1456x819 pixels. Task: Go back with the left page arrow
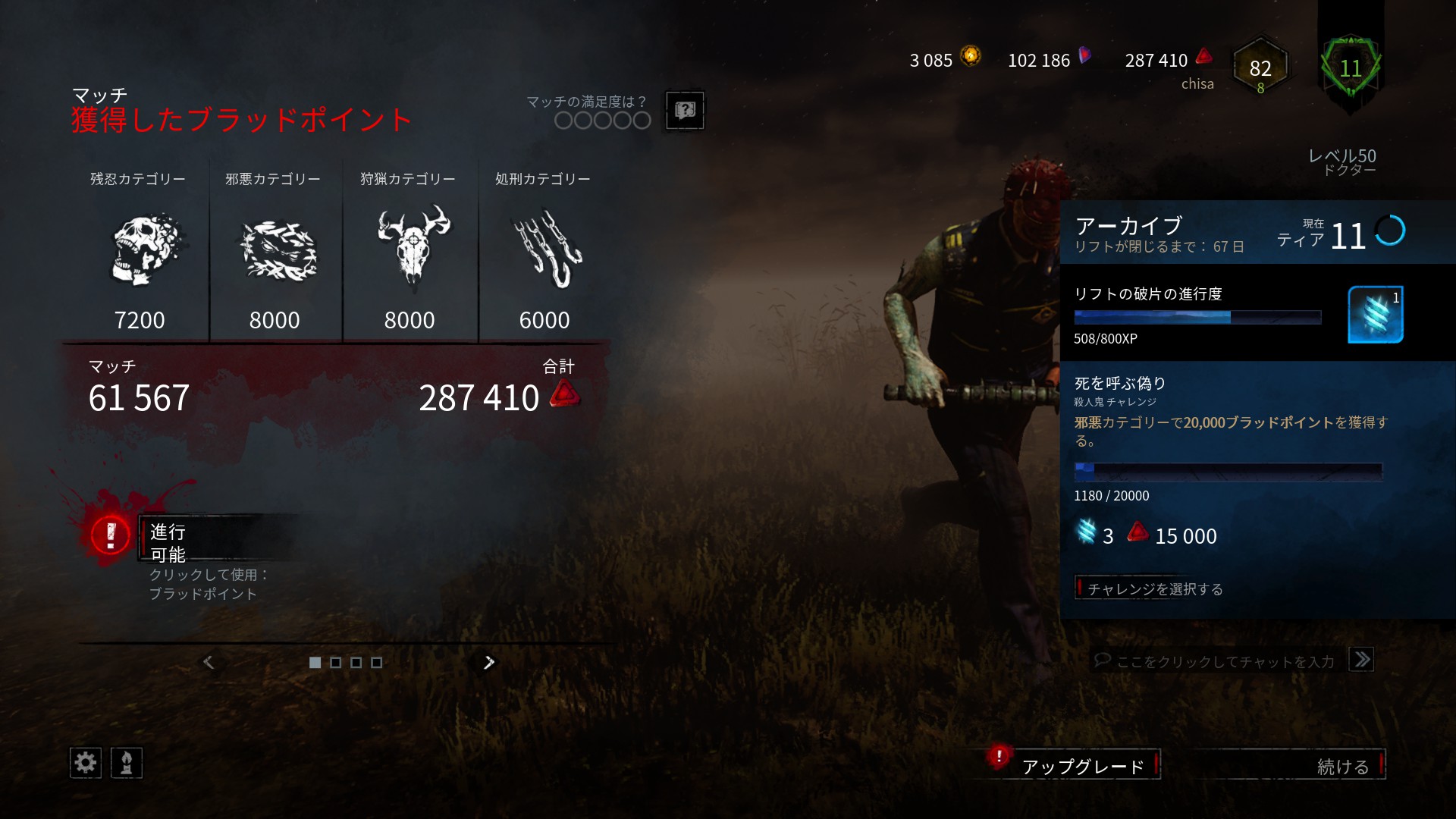(208, 661)
